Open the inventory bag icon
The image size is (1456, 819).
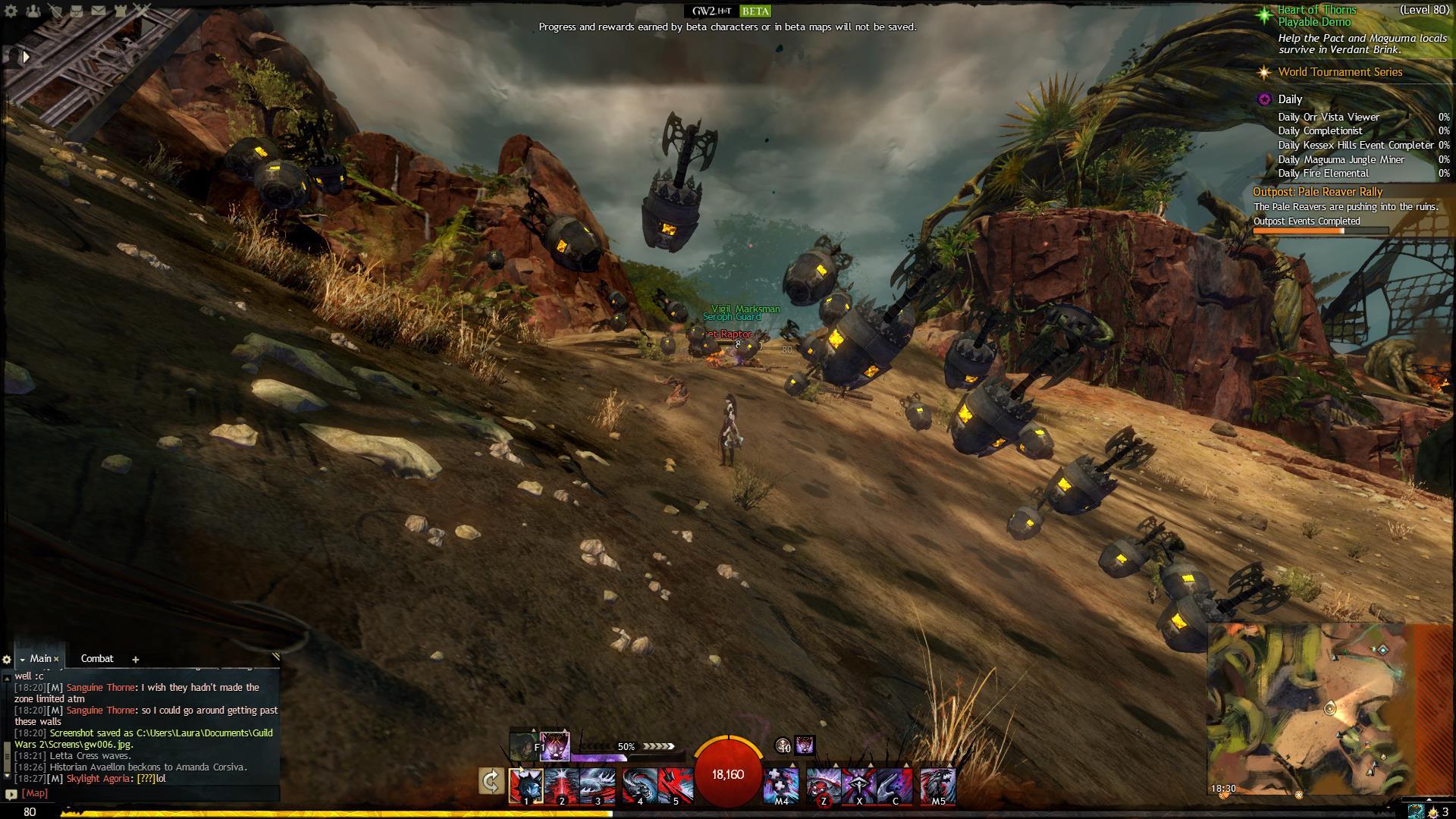pyautogui.click(x=77, y=11)
